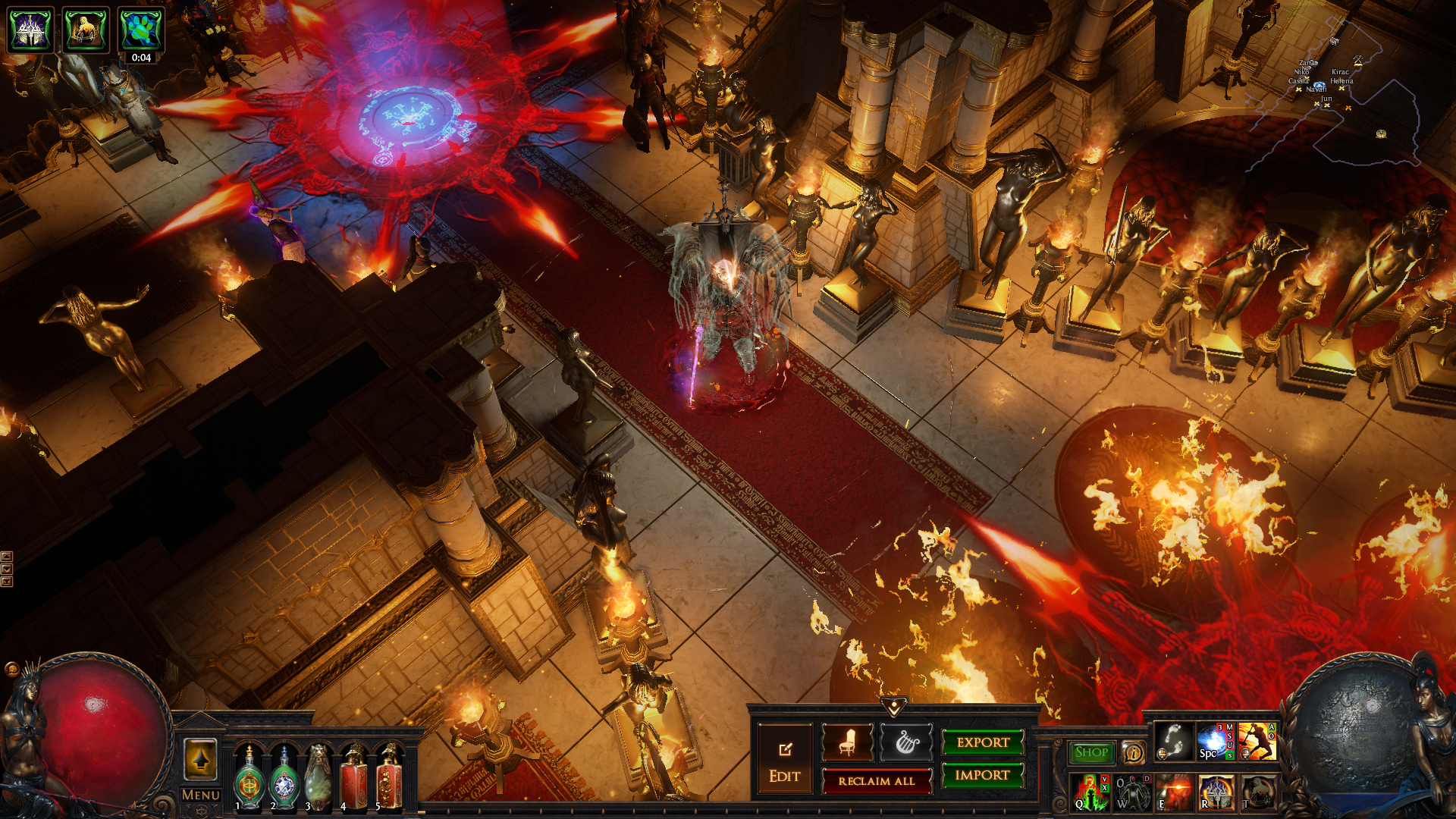The height and width of the screenshot is (819, 1456).
Task: Open the green Shop button
Action: pos(1091,752)
